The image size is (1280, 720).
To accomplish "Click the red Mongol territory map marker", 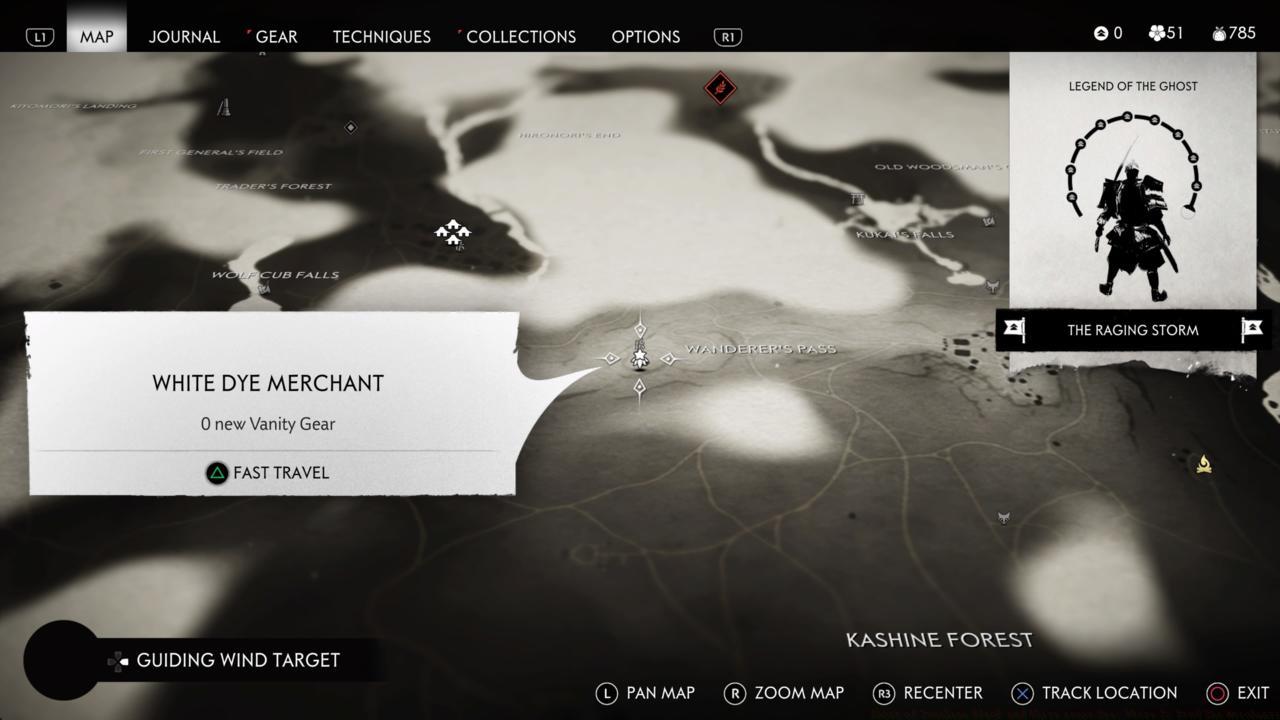I will click(720, 88).
